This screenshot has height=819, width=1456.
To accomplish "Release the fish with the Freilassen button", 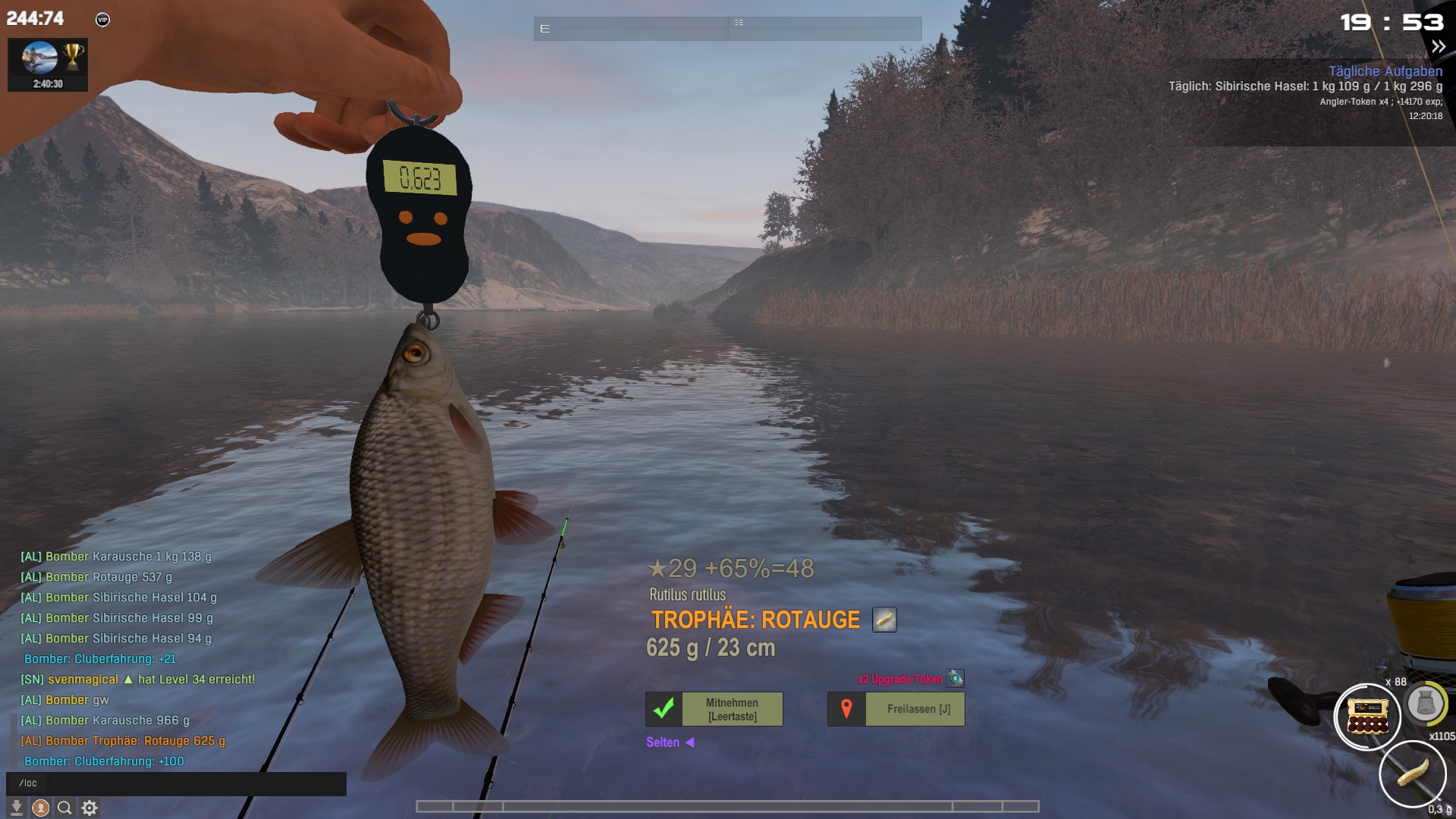I will pyautogui.click(x=896, y=709).
